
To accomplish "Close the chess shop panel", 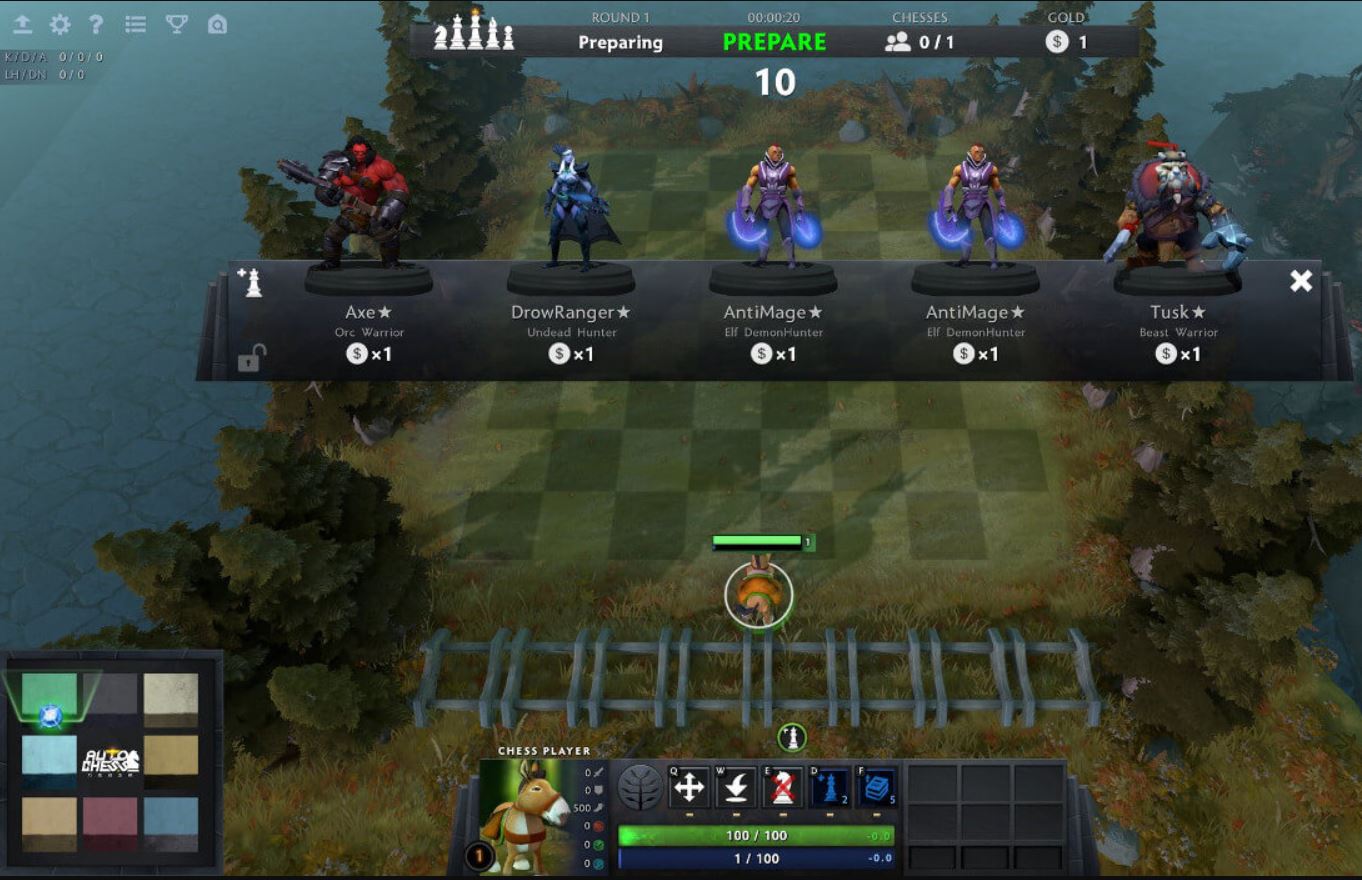I will click(1300, 281).
